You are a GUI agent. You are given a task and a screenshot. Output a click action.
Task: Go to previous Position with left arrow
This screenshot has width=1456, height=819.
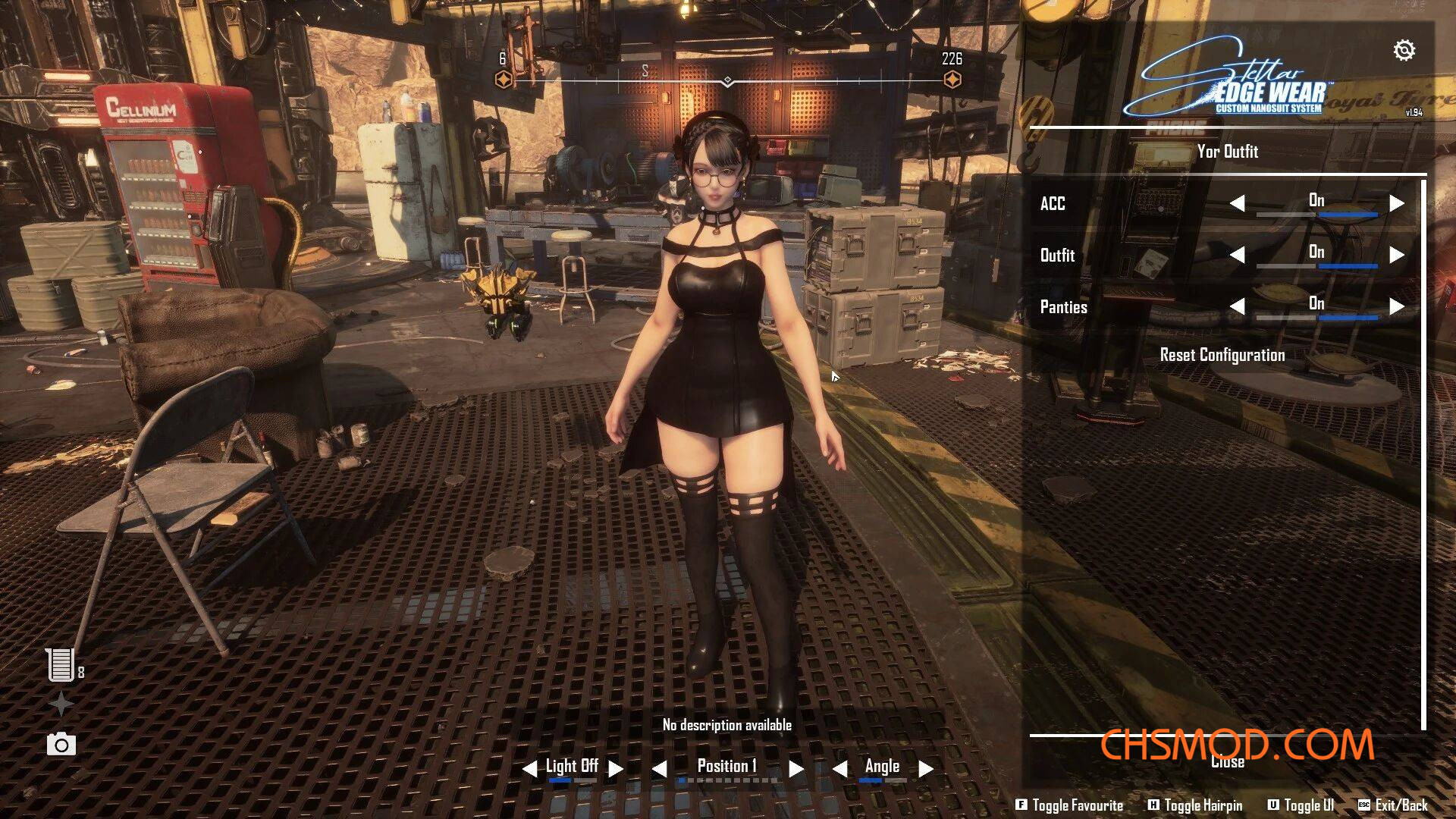click(659, 769)
